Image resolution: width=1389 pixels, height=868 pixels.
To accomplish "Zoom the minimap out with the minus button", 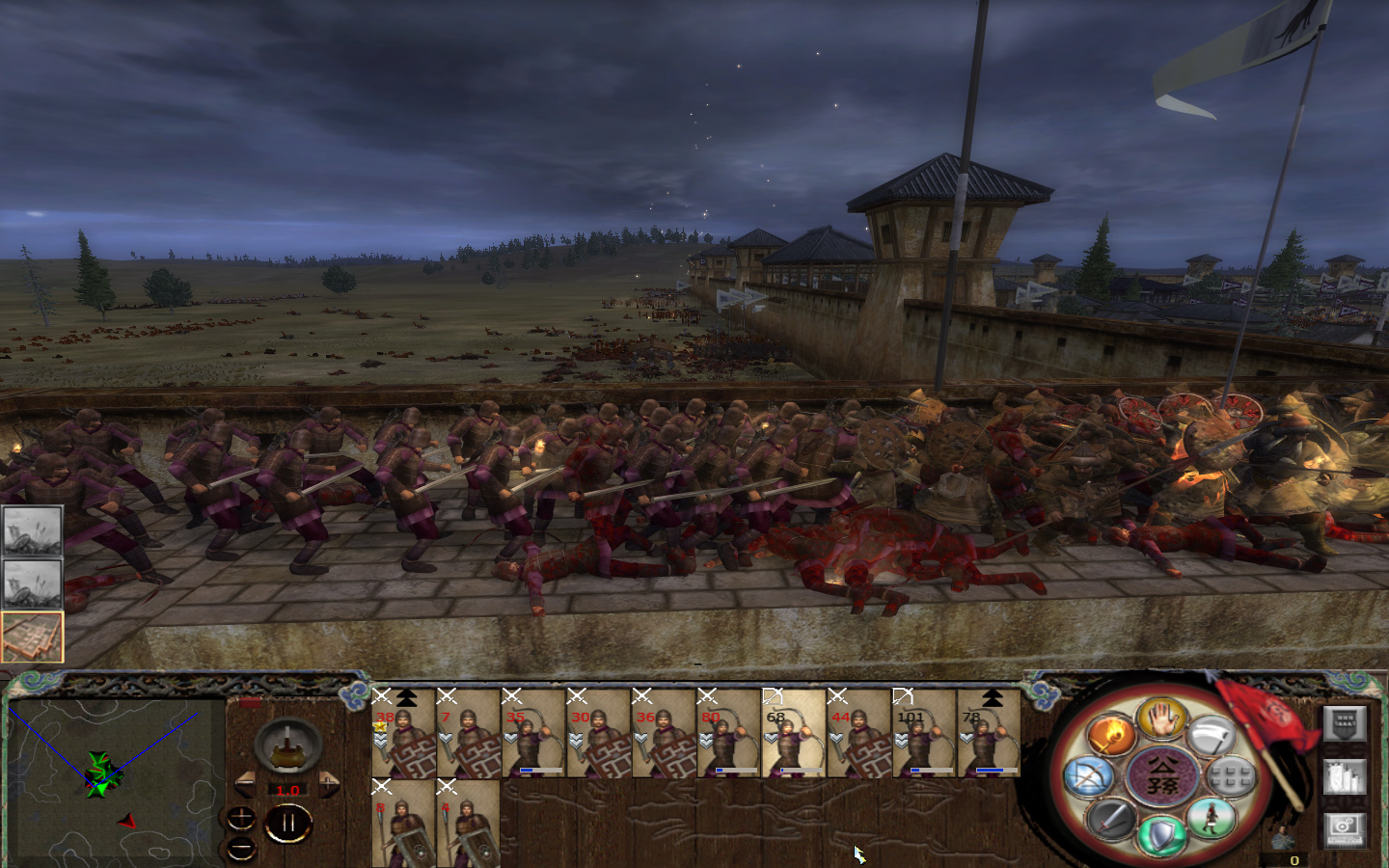I will pyautogui.click(x=239, y=846).
